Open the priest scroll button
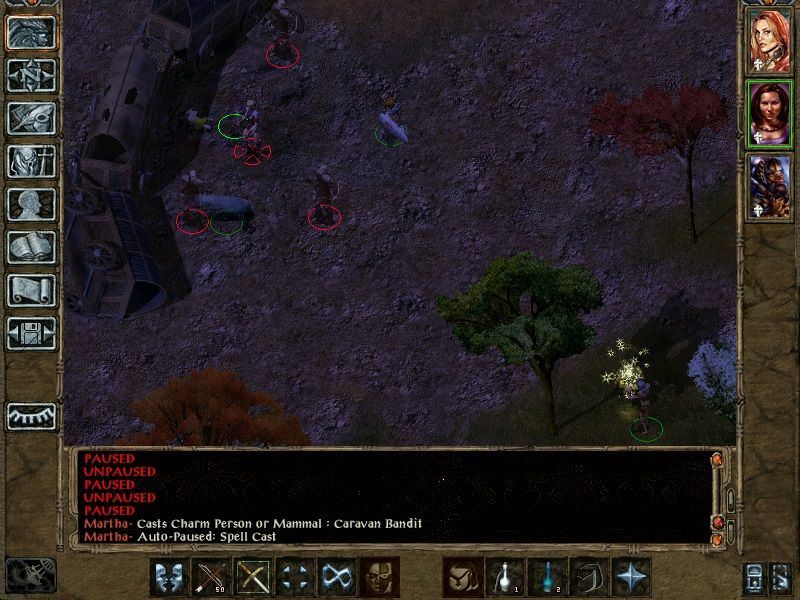Screen dimensions: 800x600 pyautogui.click(x=31, y=290)
